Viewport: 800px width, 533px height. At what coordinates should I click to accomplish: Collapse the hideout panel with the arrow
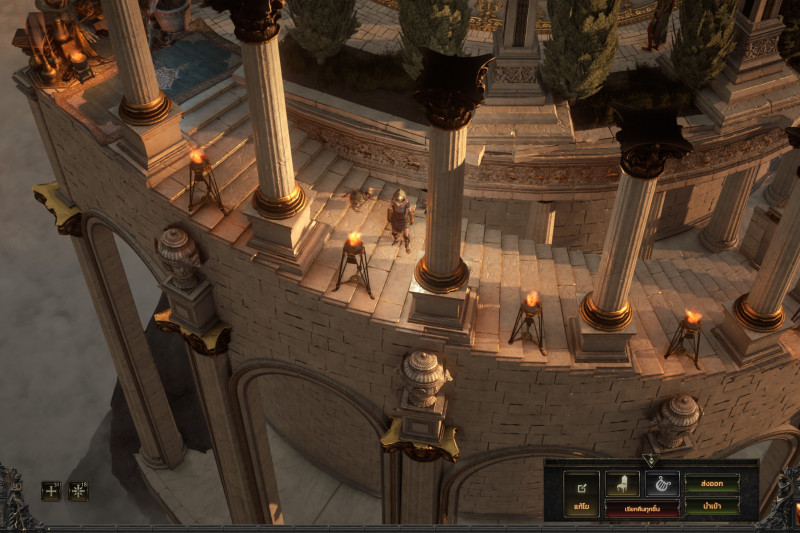point(649,460)
